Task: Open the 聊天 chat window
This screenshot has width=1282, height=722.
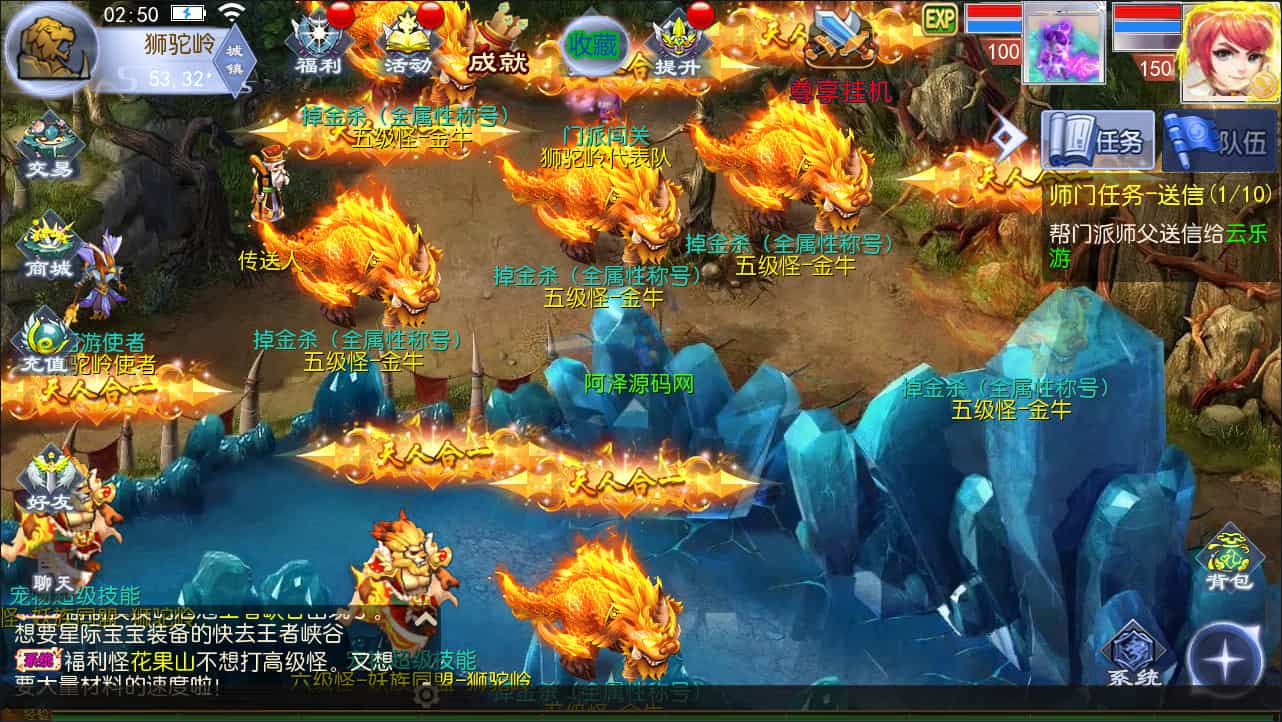Action: [x=50, y=572]
